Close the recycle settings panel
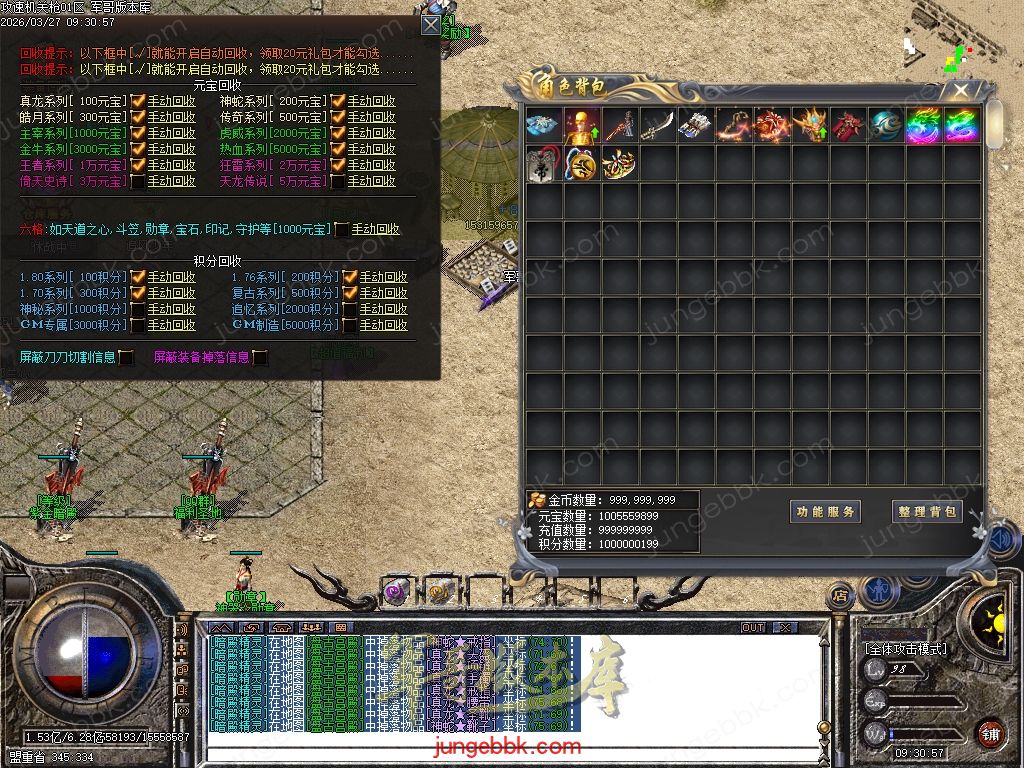This screenshot has height=768, width=1024. click(430, 25)
